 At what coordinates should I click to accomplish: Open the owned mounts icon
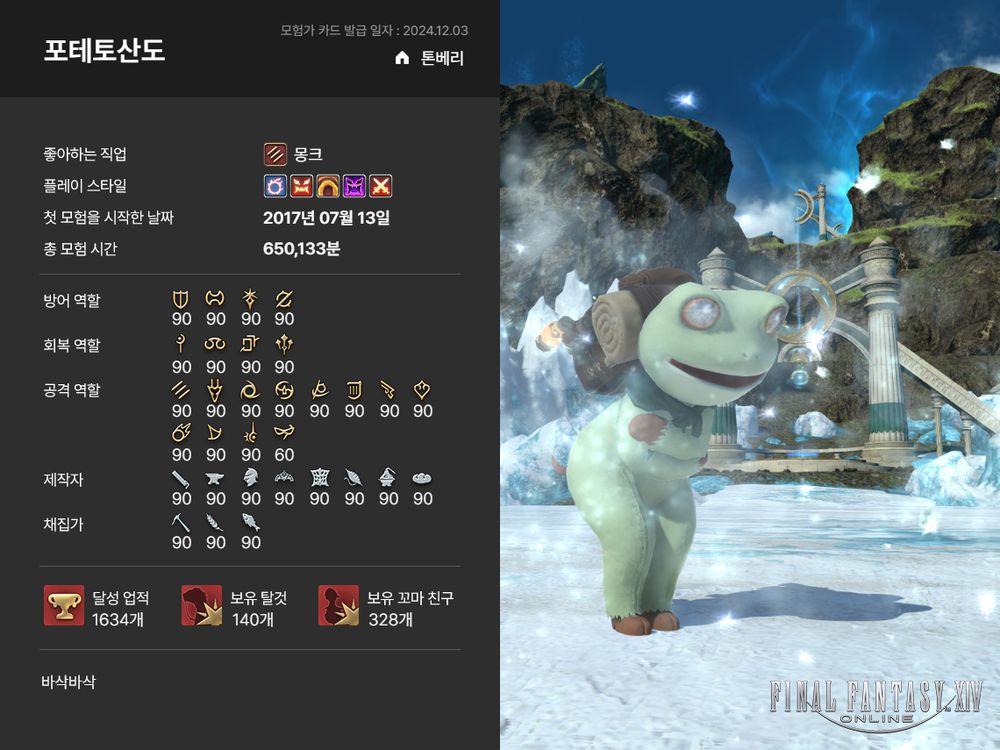point(201,606)
